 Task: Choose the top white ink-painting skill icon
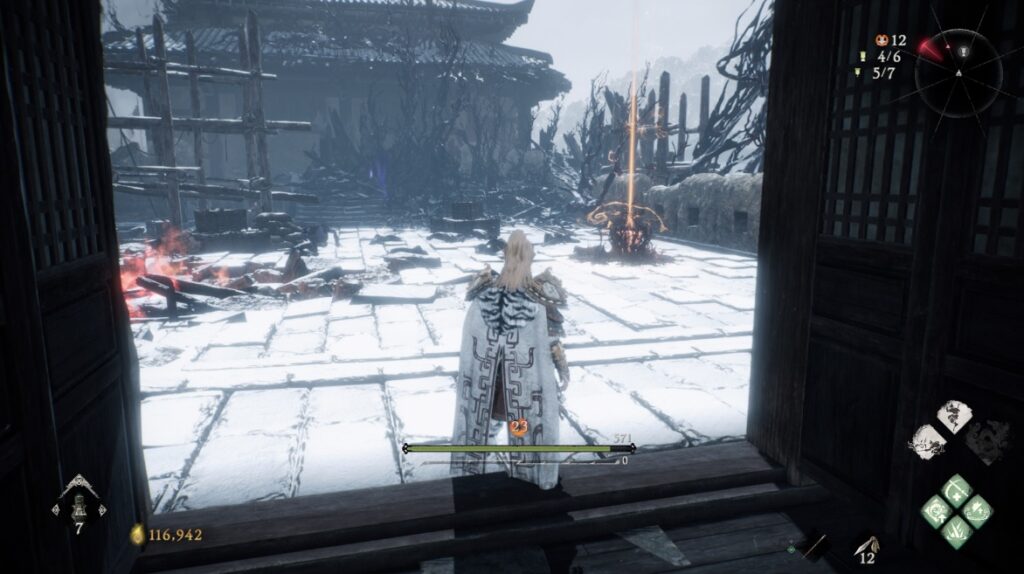pyautogui.click(x=953, y=417)
